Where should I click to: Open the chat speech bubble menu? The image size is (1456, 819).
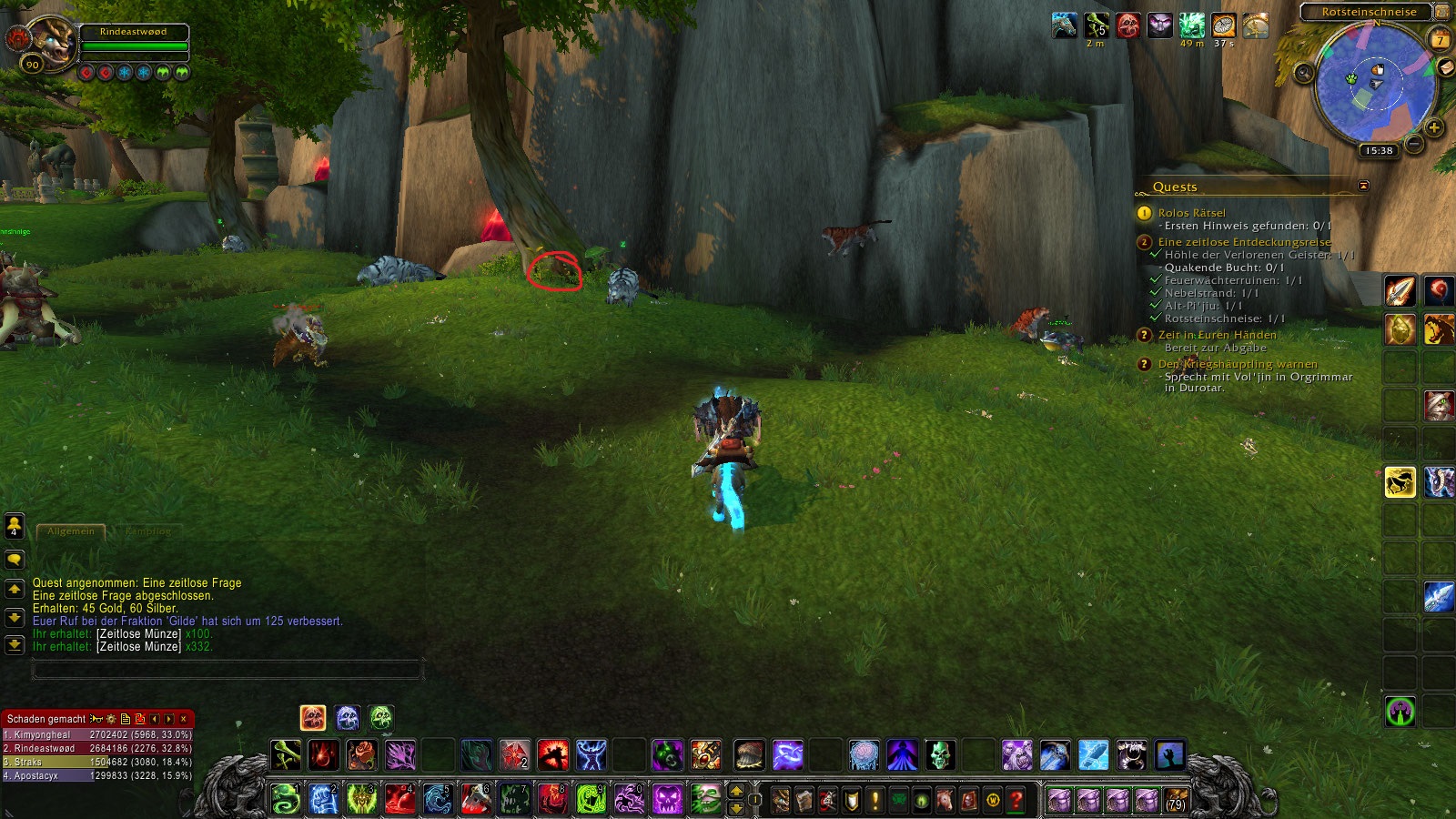(x=15, y=559)
